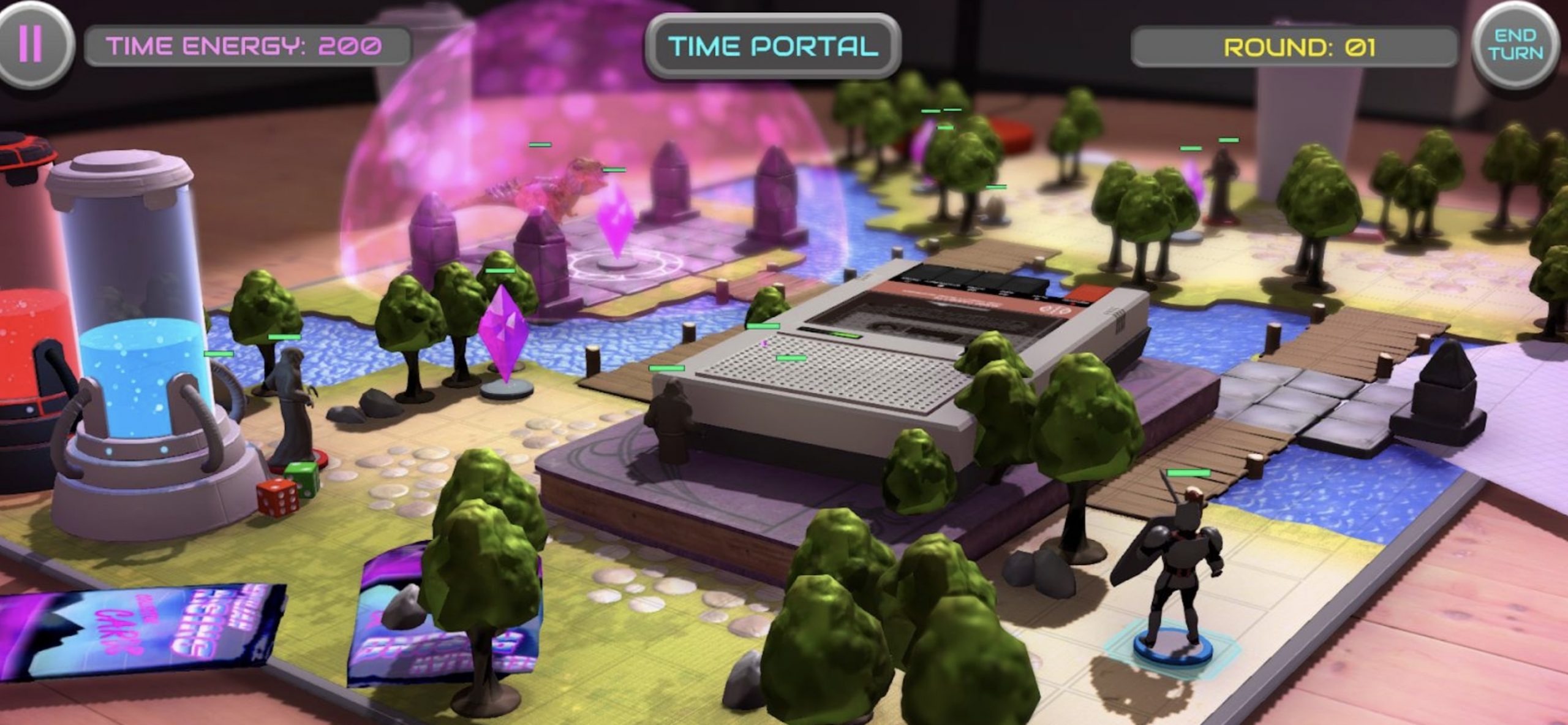Image resolution: width=1568 pixels, height=725 pixels.
Task: Open the Time Portal
Action: (772, 47)
